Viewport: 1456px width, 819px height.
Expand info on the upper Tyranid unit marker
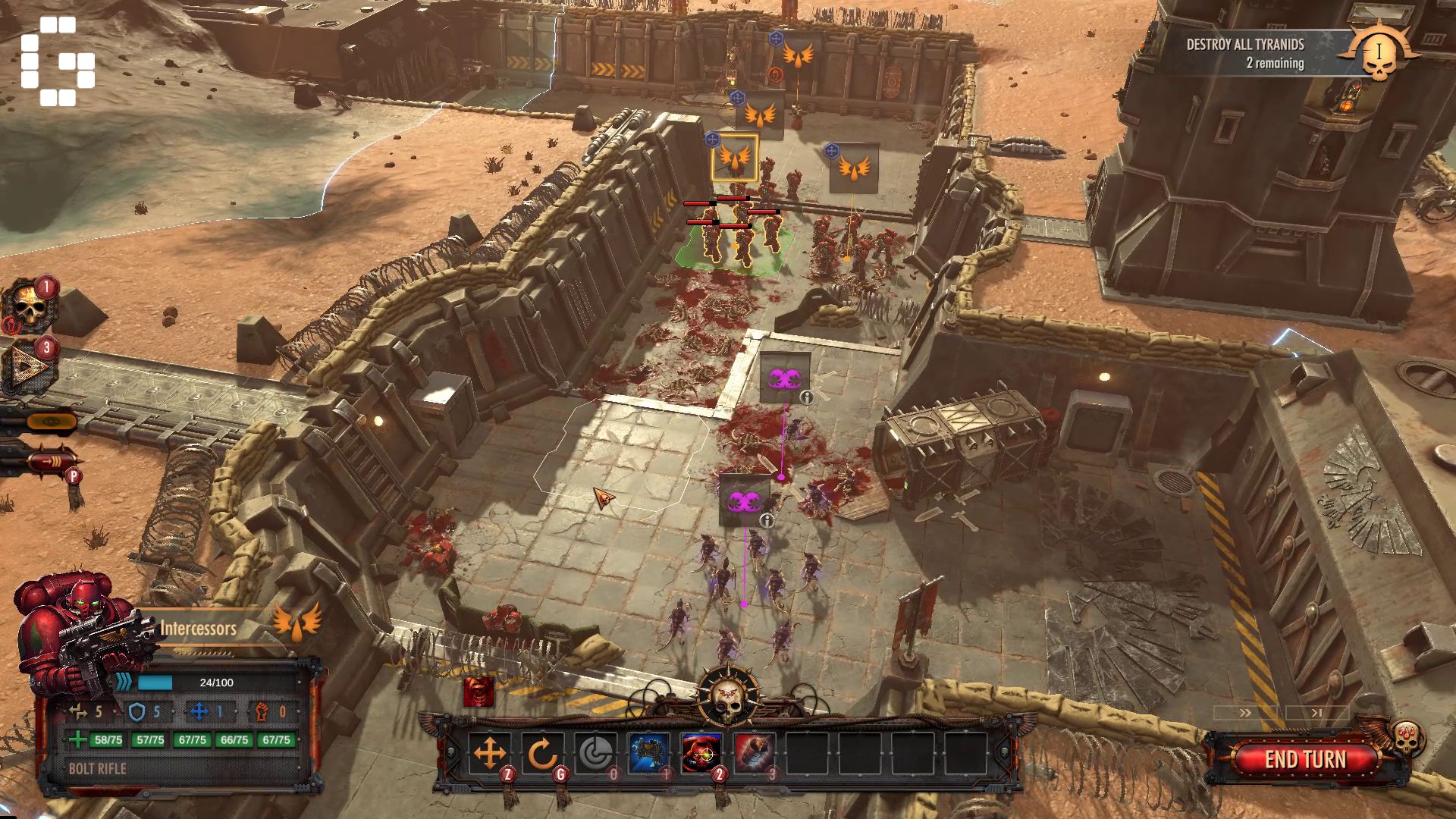pyautogui.click(x=808, y=397)
